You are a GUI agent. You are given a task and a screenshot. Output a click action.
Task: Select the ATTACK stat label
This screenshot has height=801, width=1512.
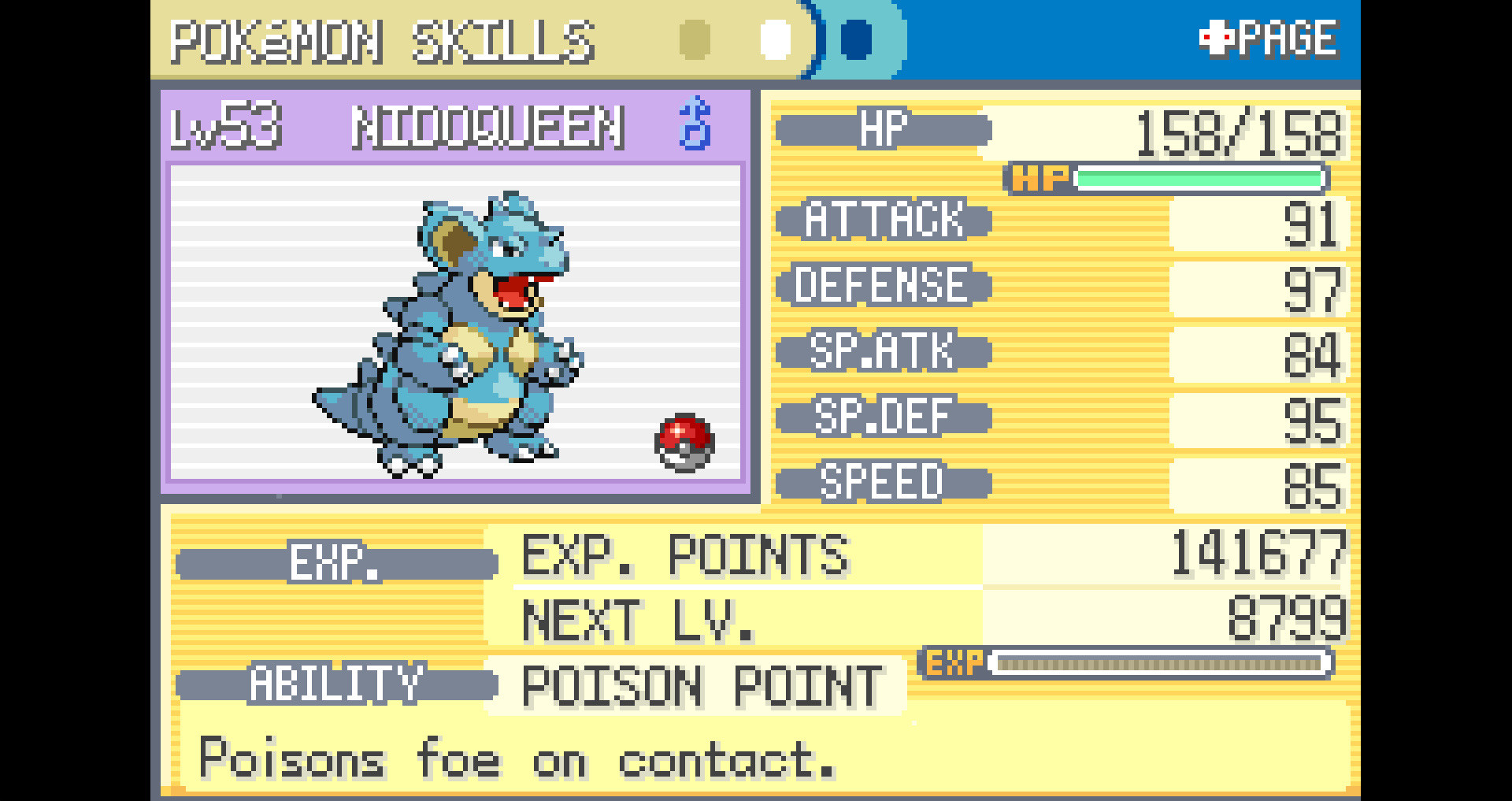[x=885, y=221]
